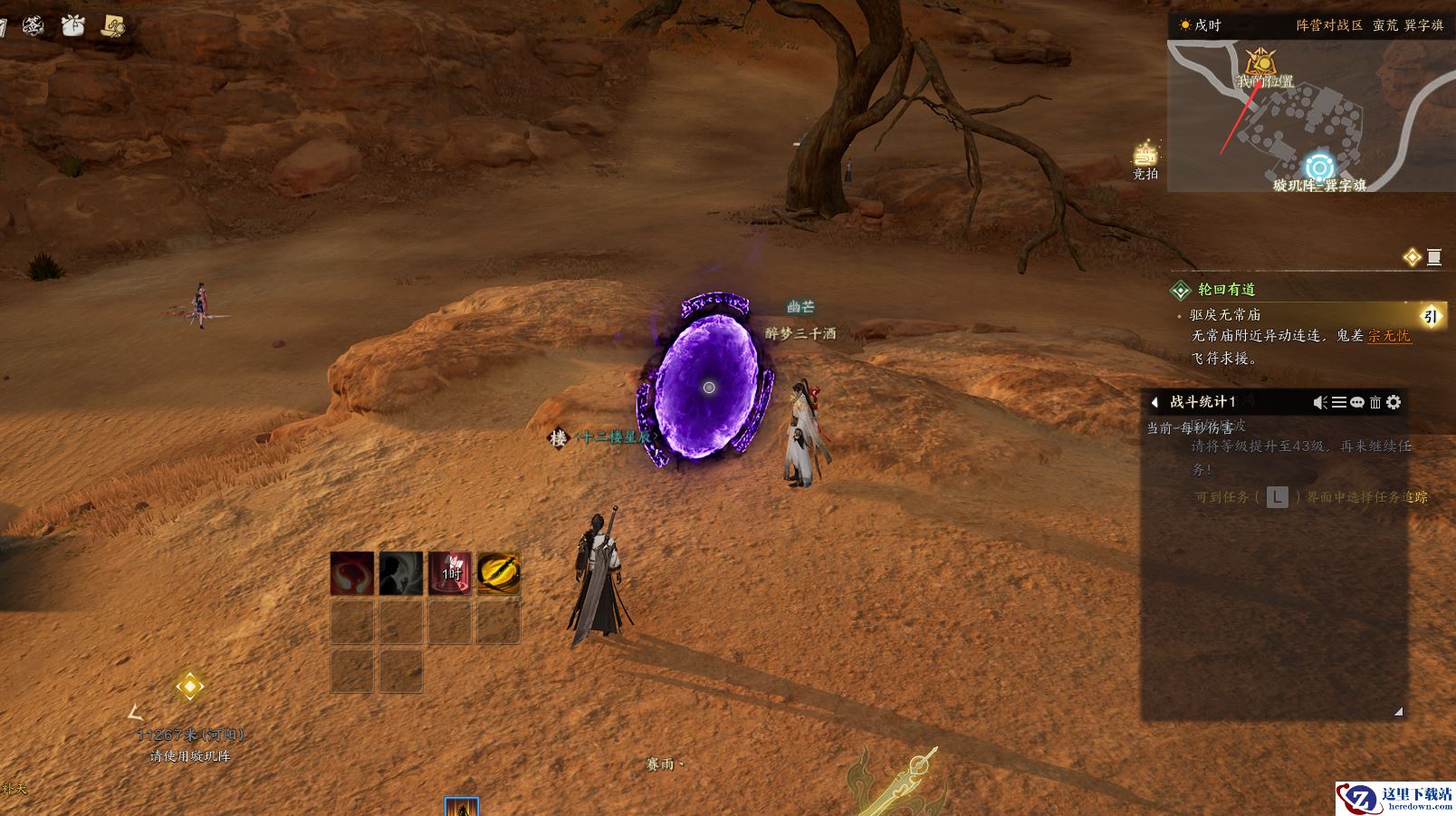Select the 璇玑阵 teleport marker on minimap

coord(1319,168)
